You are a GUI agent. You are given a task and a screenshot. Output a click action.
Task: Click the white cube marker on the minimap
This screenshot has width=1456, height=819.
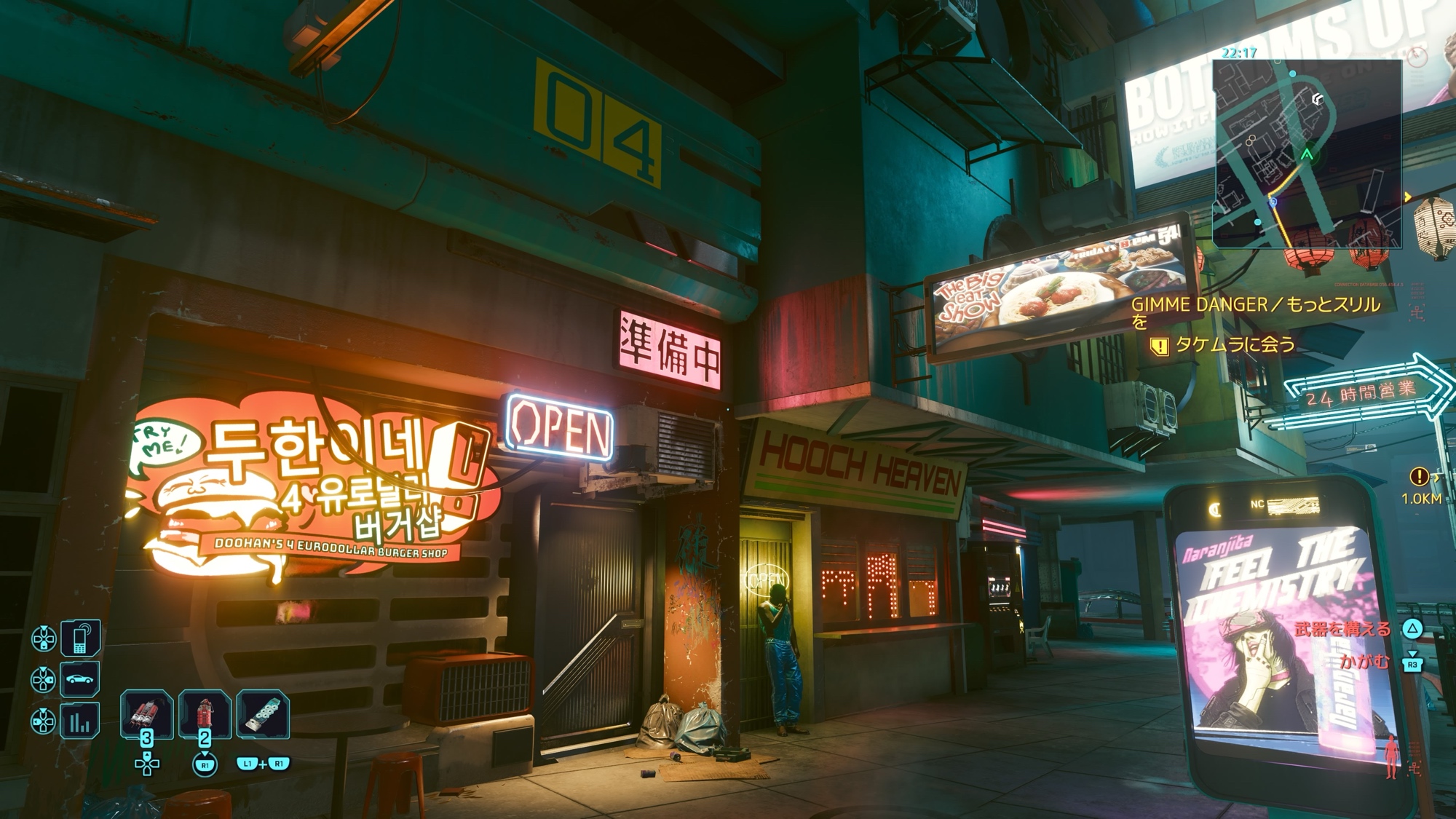pyautogui.click(x=1316, y=99)
